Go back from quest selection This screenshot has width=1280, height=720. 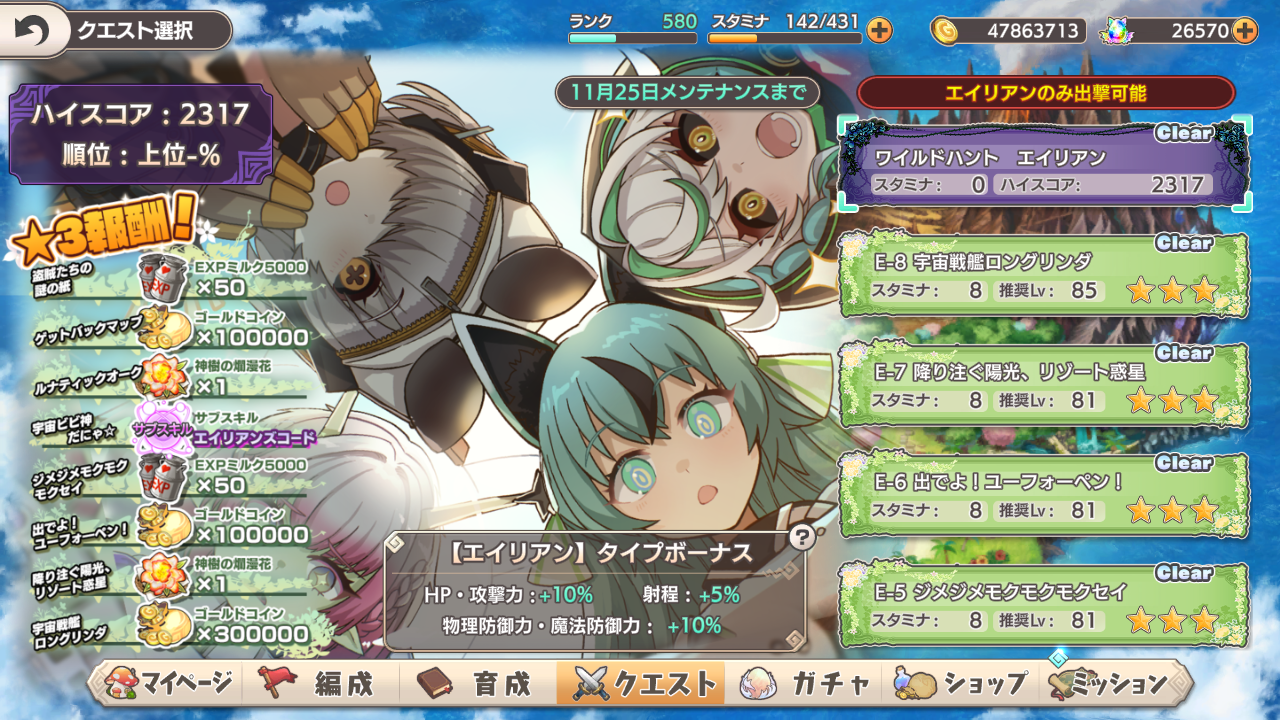[32, 31]
